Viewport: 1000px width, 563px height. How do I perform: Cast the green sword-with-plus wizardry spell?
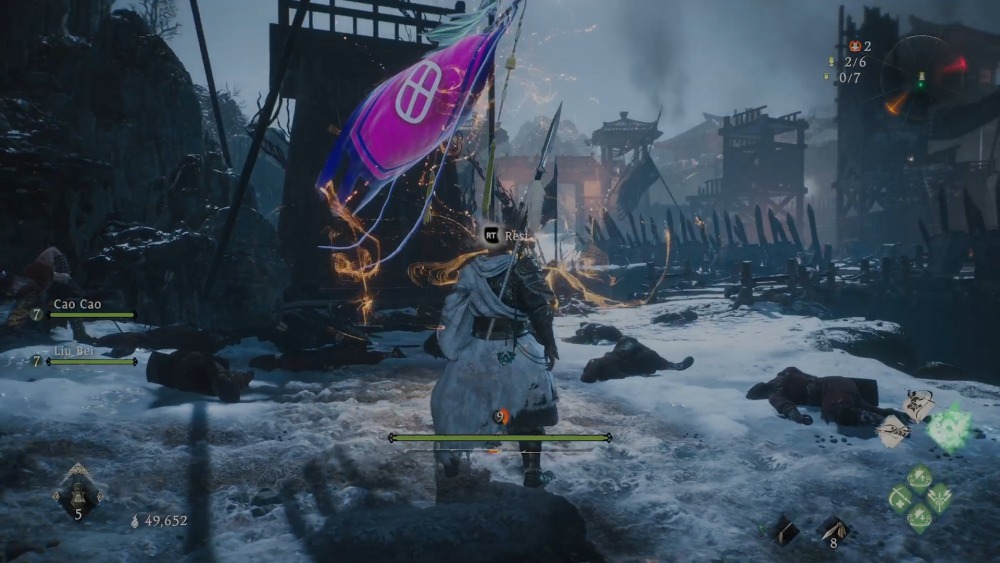901,498
